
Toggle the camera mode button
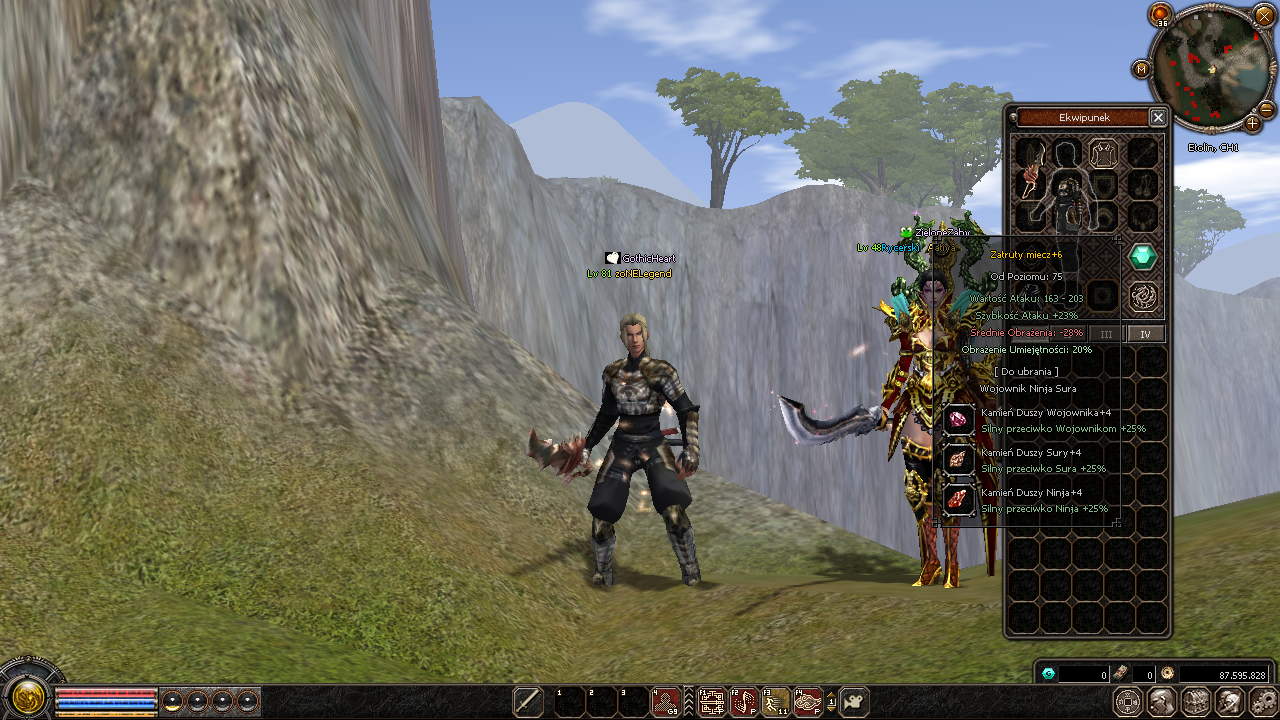point(853,703)
